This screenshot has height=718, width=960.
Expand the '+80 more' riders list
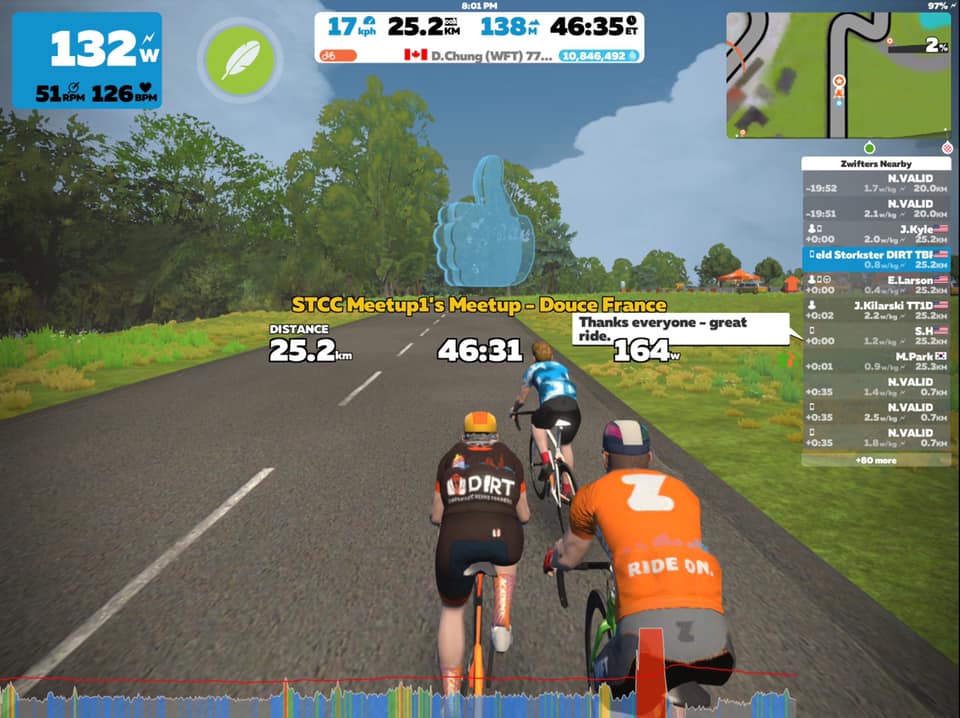click(876, 460)
